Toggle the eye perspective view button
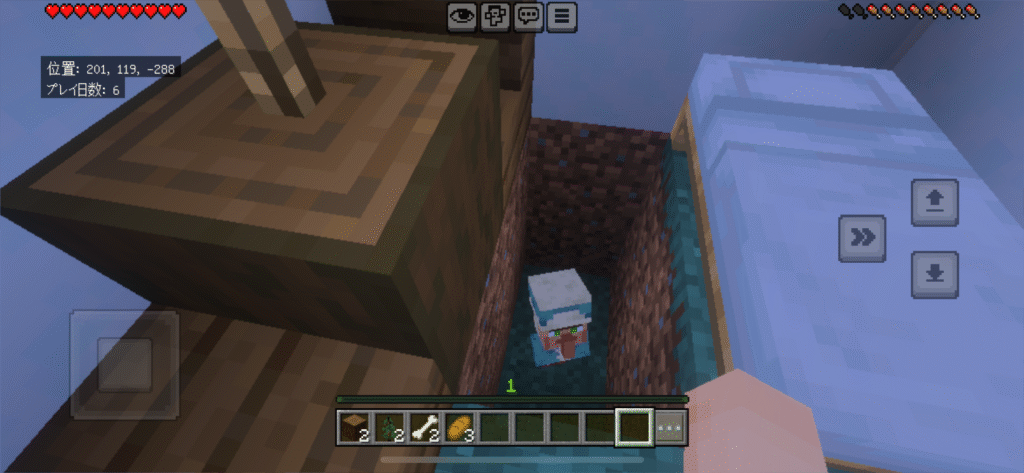Image resolution: width=1024 pixels, height=473 pixels. click(x=462, y=15)
